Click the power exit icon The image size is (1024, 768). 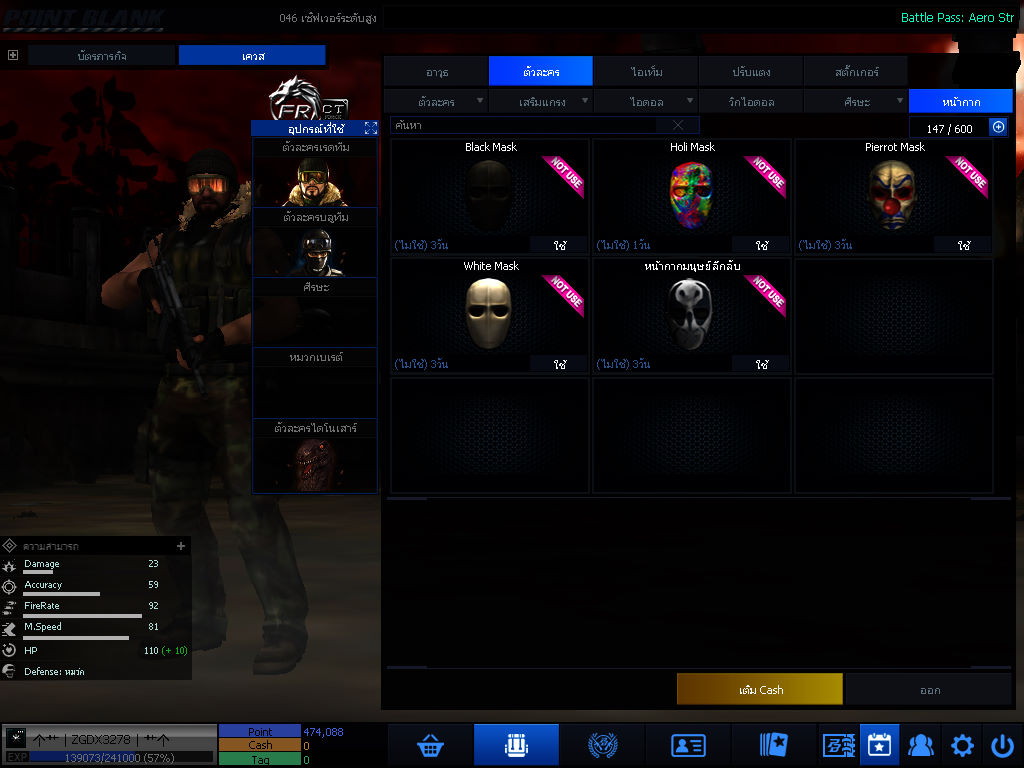[1002, 745]
